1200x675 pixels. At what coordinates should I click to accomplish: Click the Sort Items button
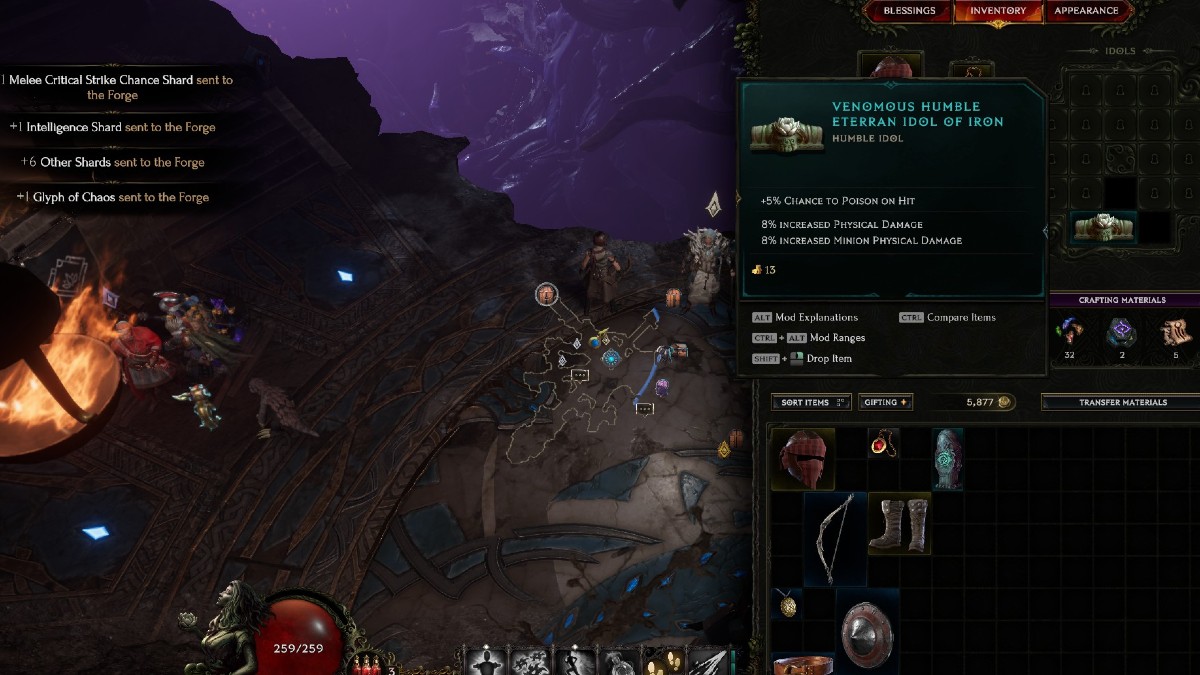tap(811, 402)
